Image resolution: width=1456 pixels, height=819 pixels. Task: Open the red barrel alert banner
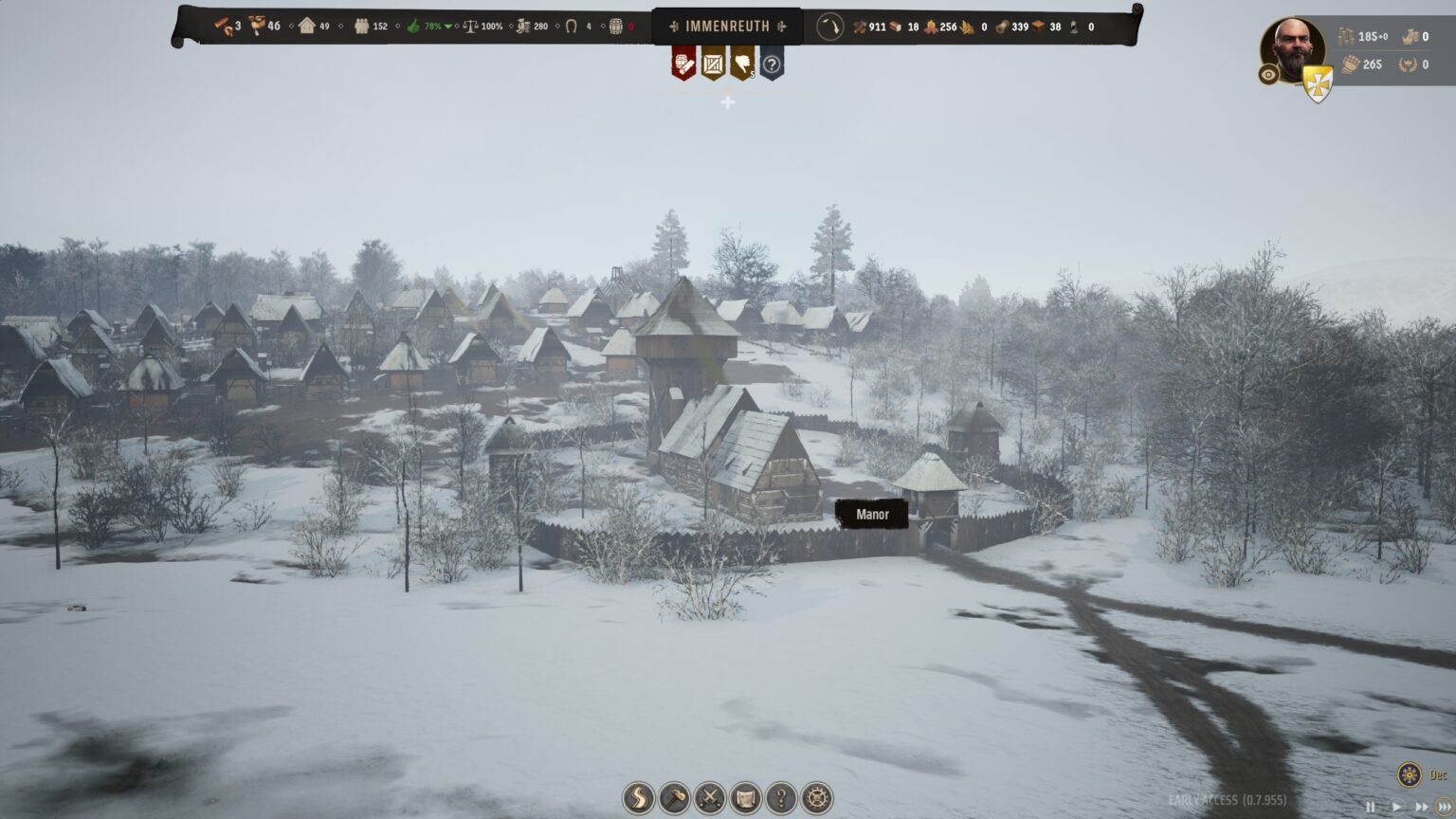[x=684, y=64]
